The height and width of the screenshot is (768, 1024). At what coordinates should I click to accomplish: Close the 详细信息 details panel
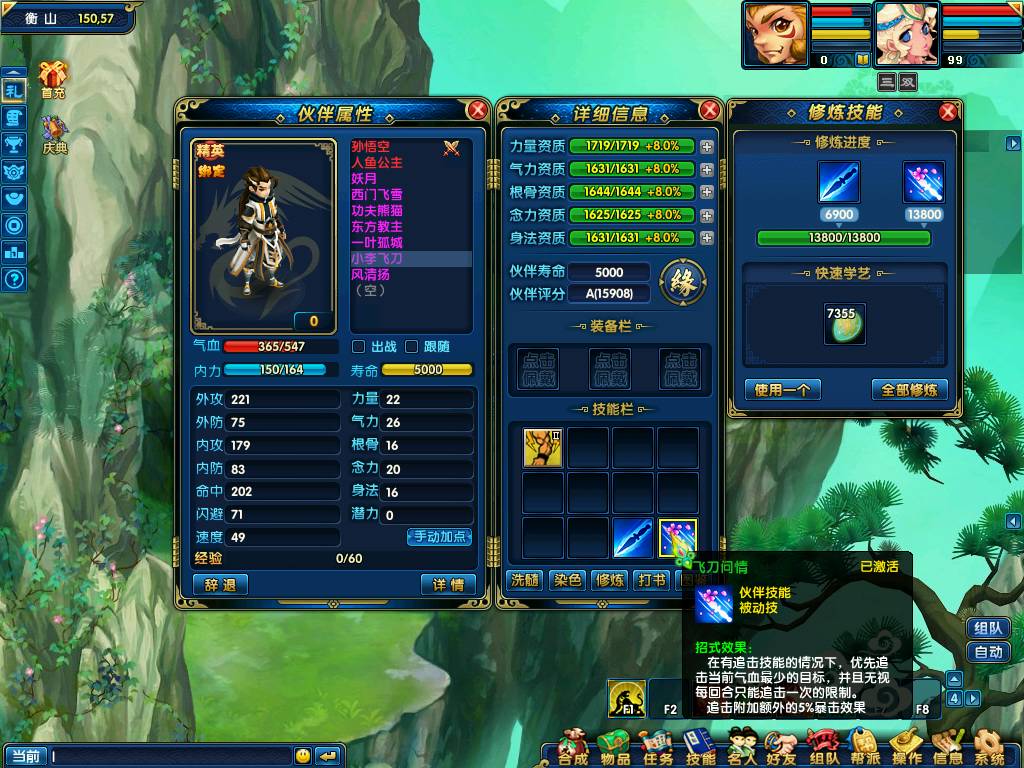[x=710, y=110]
